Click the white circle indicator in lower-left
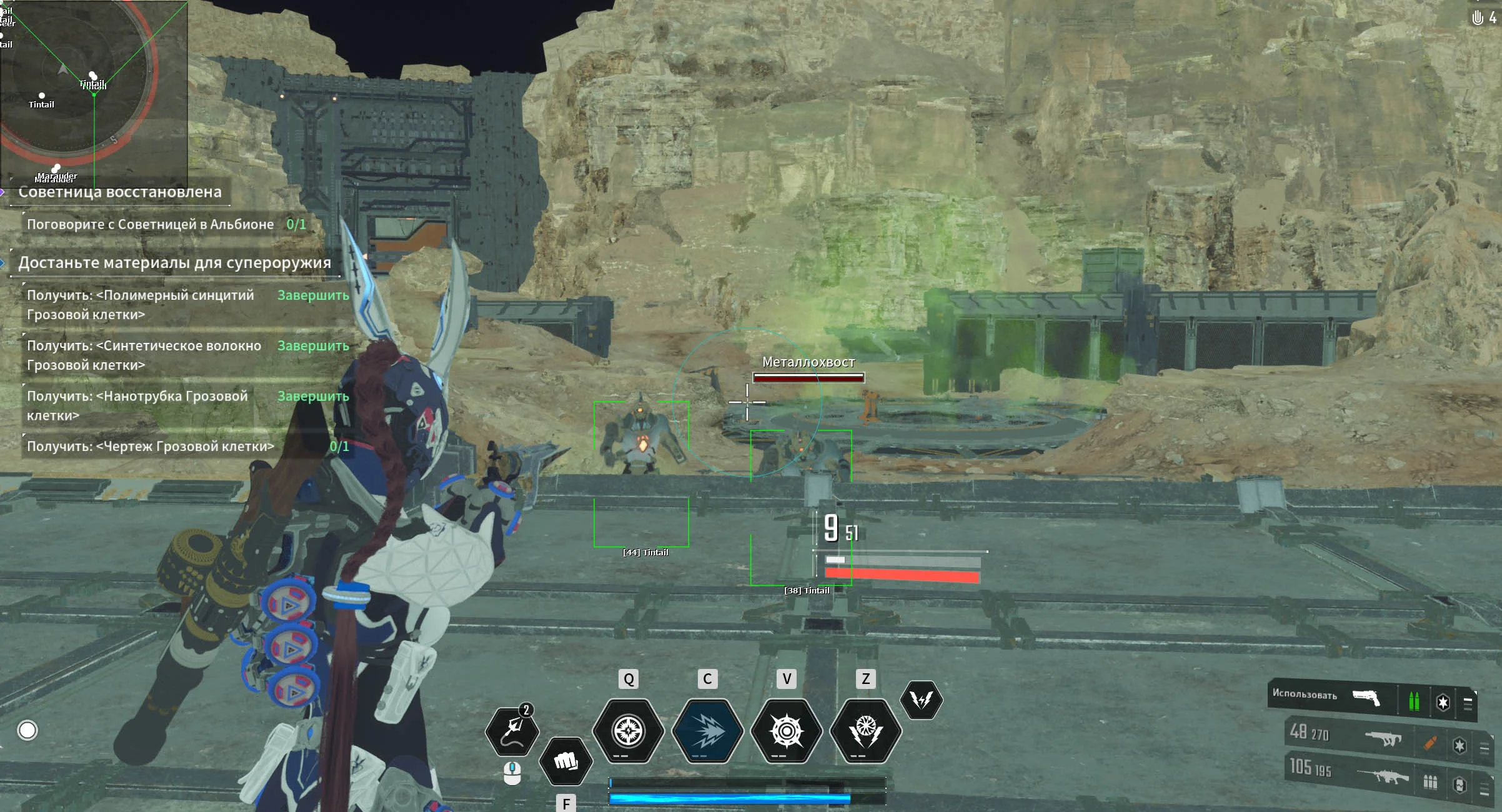 pyautogui.click(x=27, y=730)
